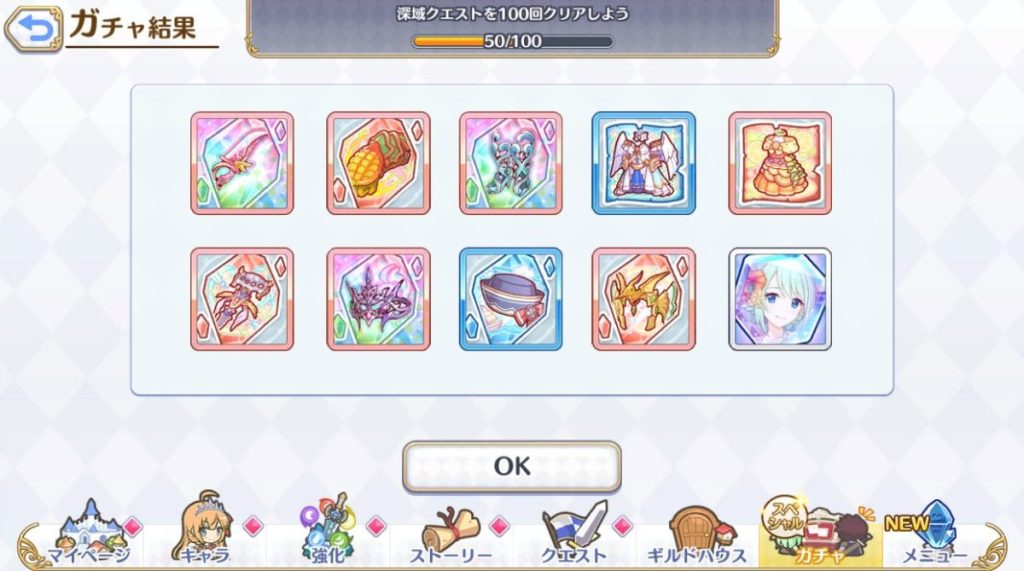
Task: Select the golden winged claw item
Action: click(x=644, y=299)
